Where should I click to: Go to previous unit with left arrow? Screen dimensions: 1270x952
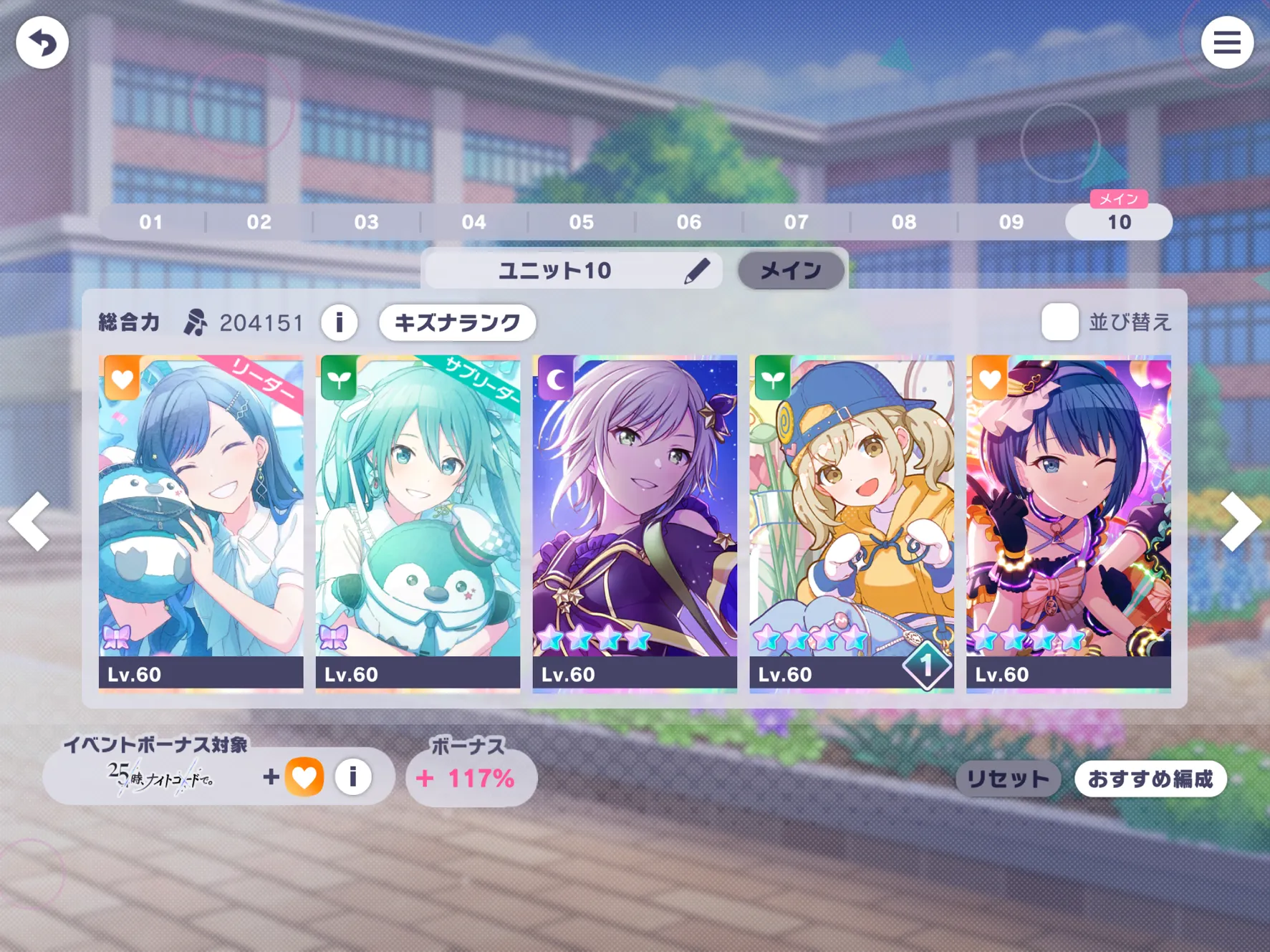click(x=30, y=521)
